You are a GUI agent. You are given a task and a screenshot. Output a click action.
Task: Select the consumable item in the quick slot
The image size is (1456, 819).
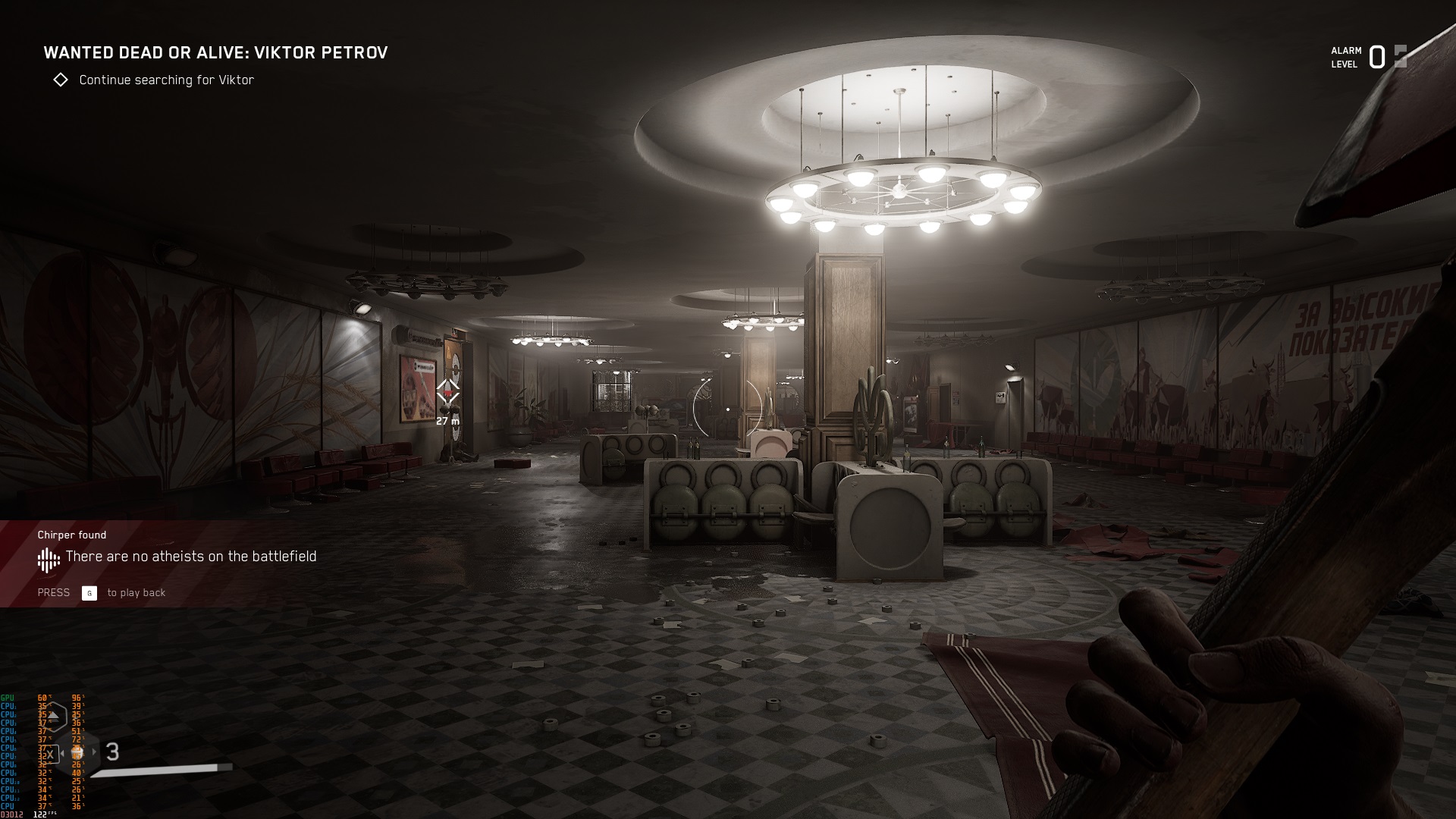pyautogui.click(x=77, y=753)
